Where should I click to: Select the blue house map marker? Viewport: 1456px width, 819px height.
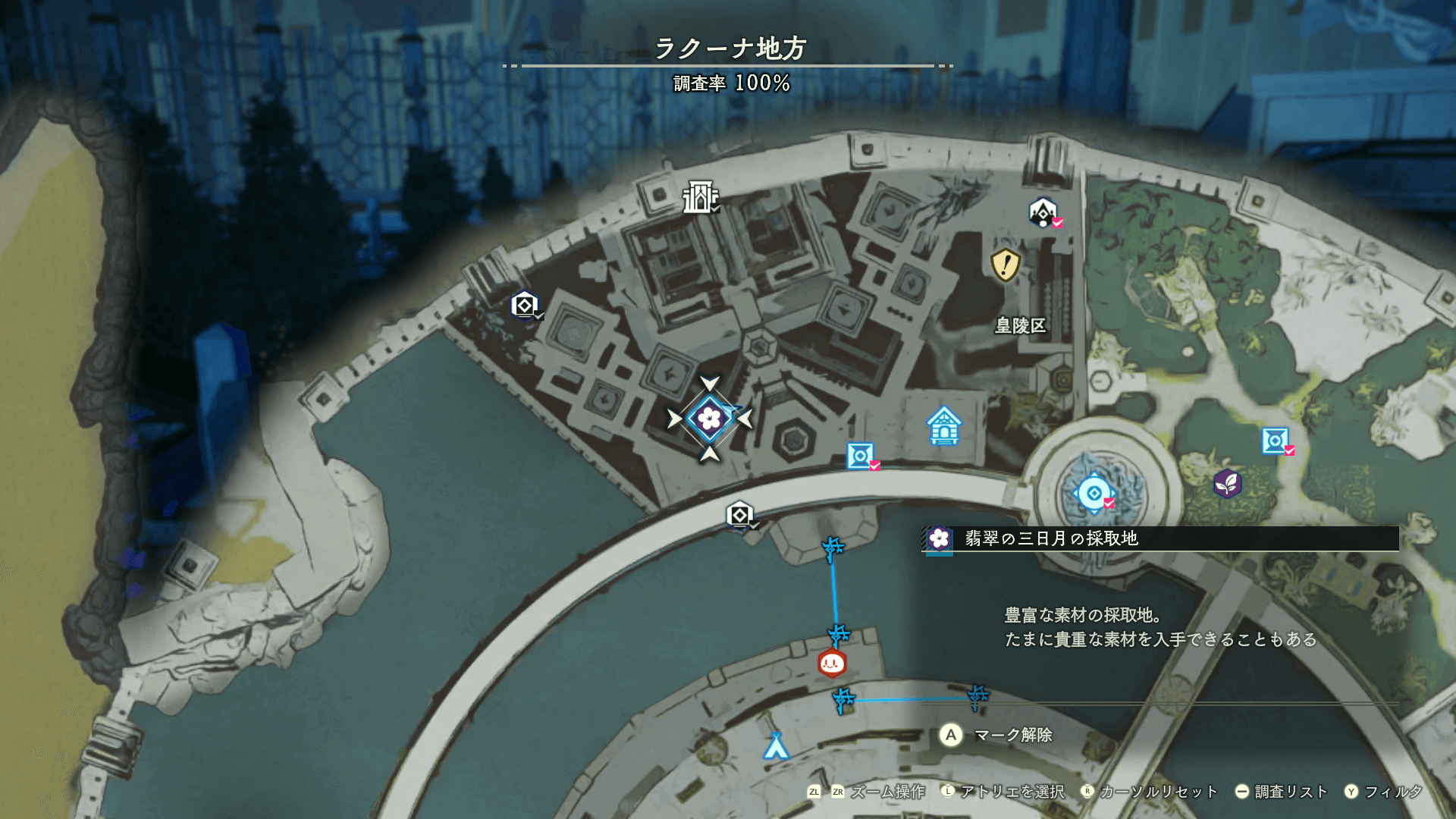click(x=944, y=425)
